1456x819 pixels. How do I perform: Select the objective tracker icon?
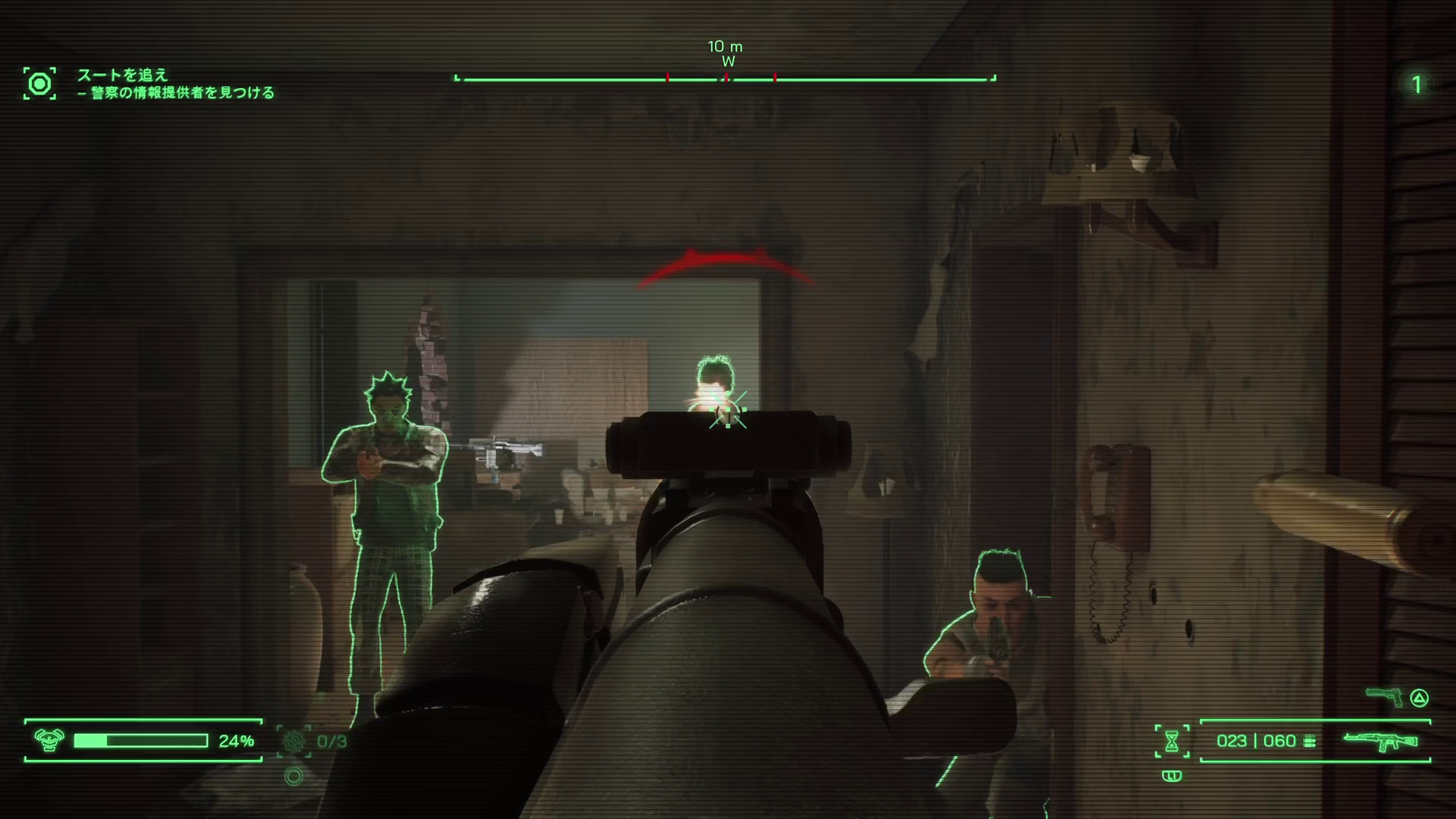pyautogui.click(x=39, y=83)
